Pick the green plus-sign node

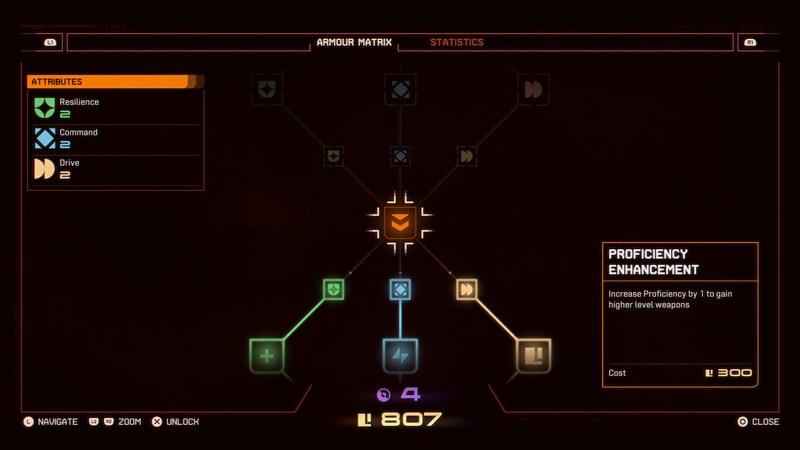pos(267,356)
